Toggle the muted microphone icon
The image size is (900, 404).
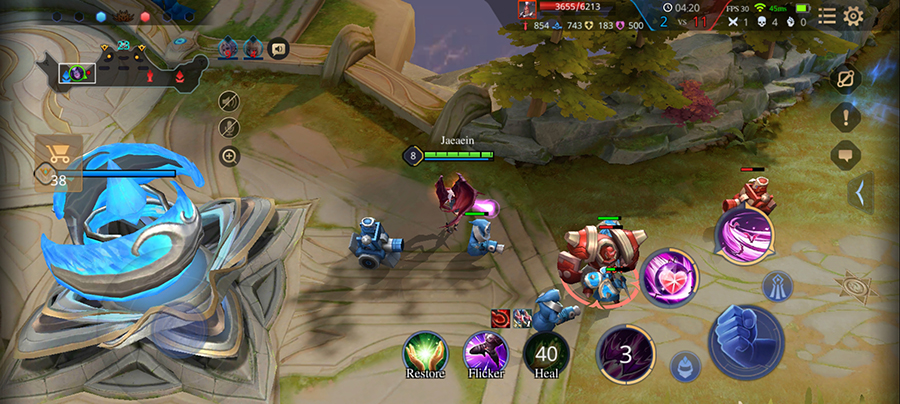click(x=229, y=127)
